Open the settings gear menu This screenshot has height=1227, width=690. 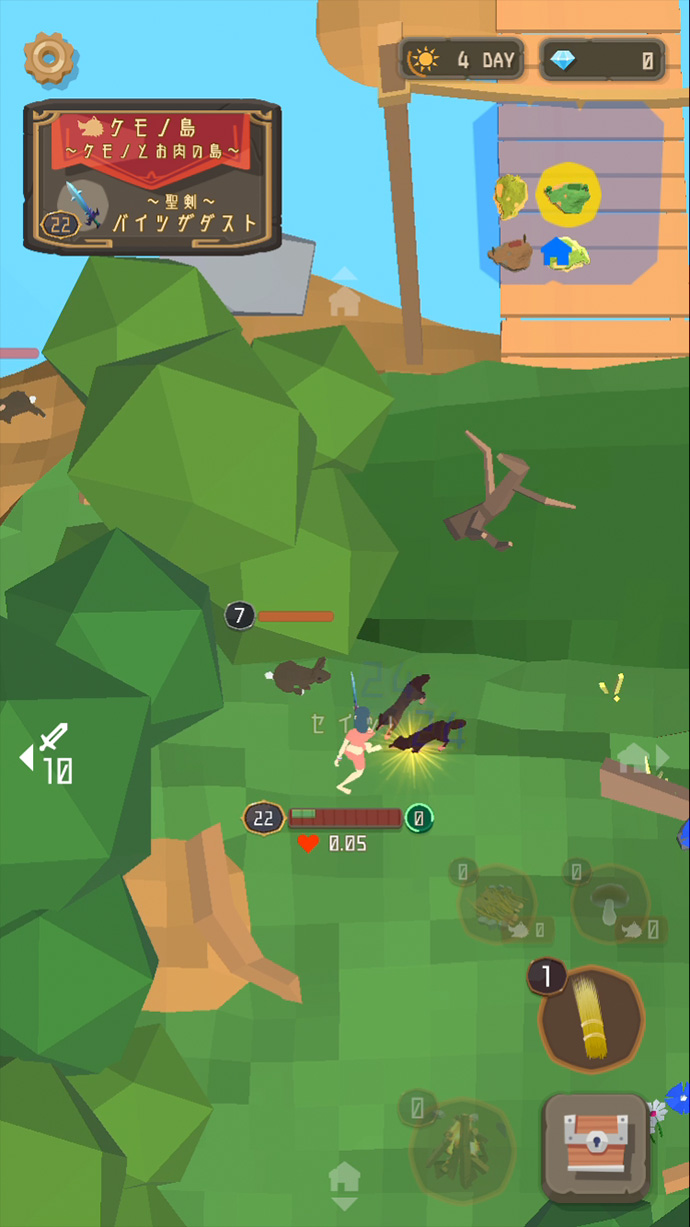pos(46,58)
